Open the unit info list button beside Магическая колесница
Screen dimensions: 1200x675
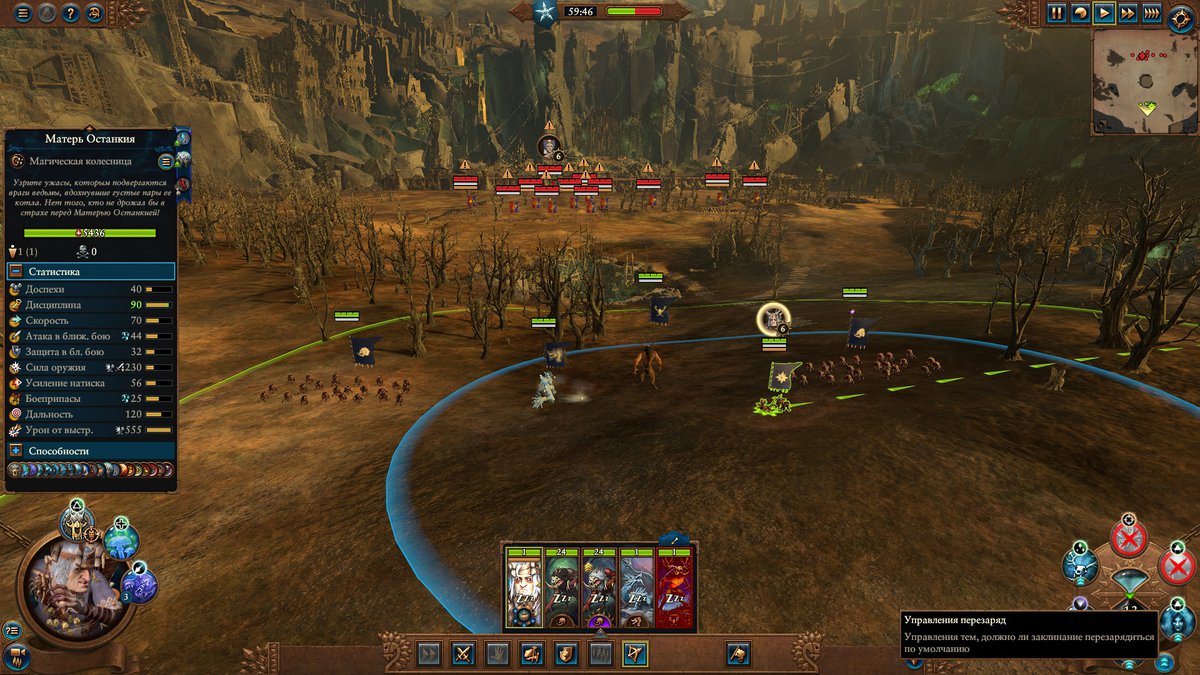[166, 160]
